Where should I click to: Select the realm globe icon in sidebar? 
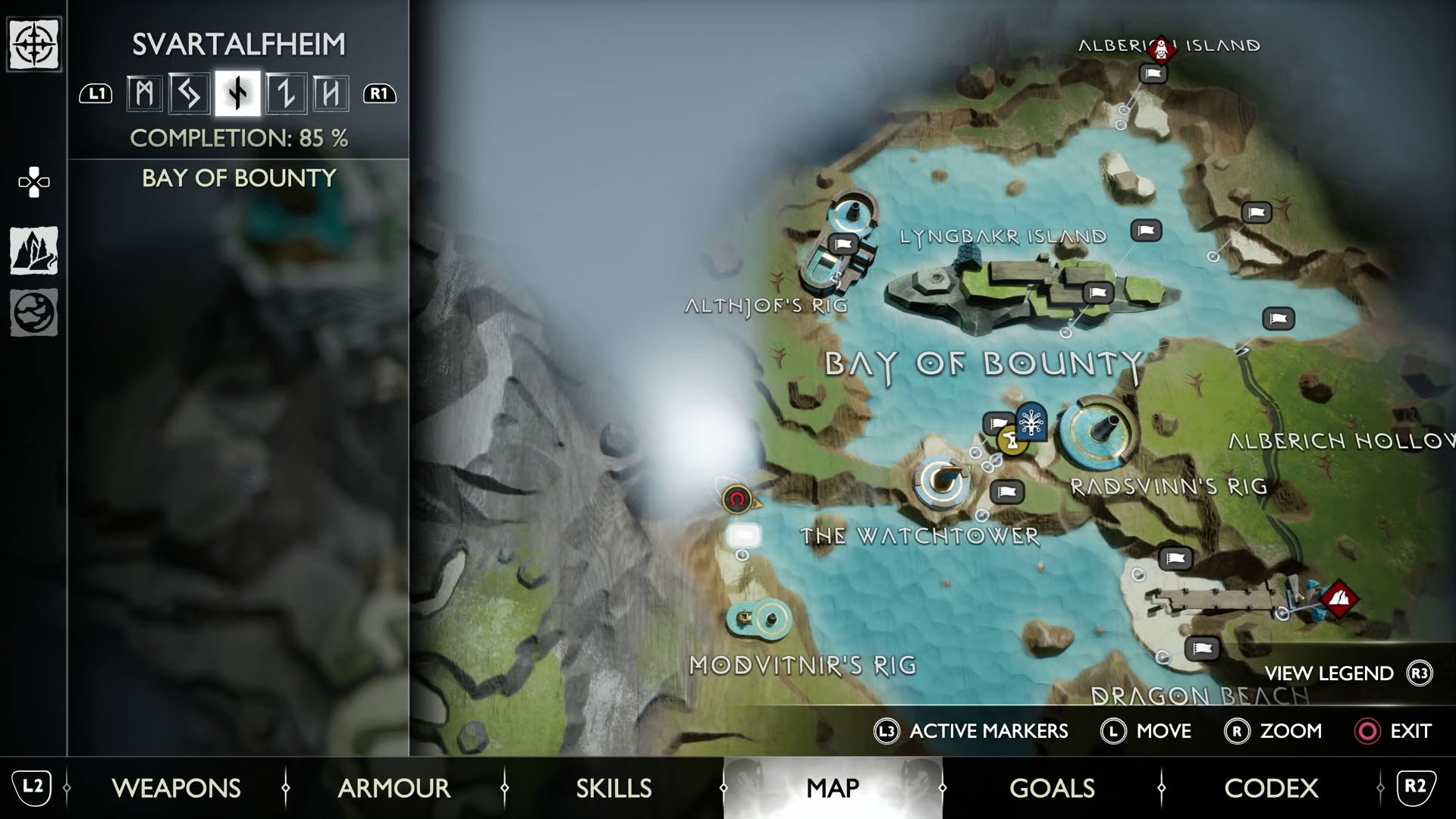coord(34,312)
